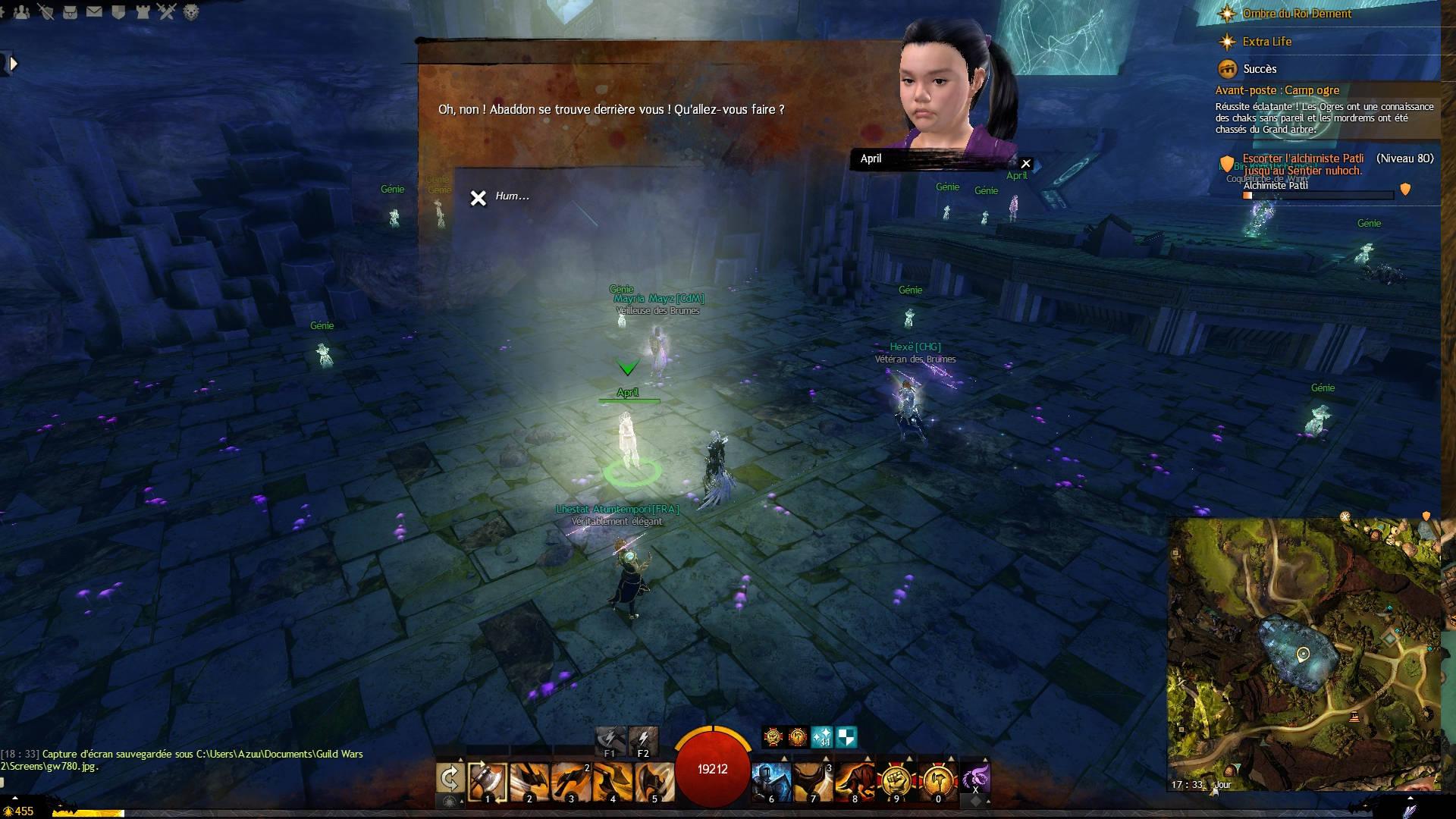Activate the charging bull skill 8
Screen dimensions: 1456x819
855,781
